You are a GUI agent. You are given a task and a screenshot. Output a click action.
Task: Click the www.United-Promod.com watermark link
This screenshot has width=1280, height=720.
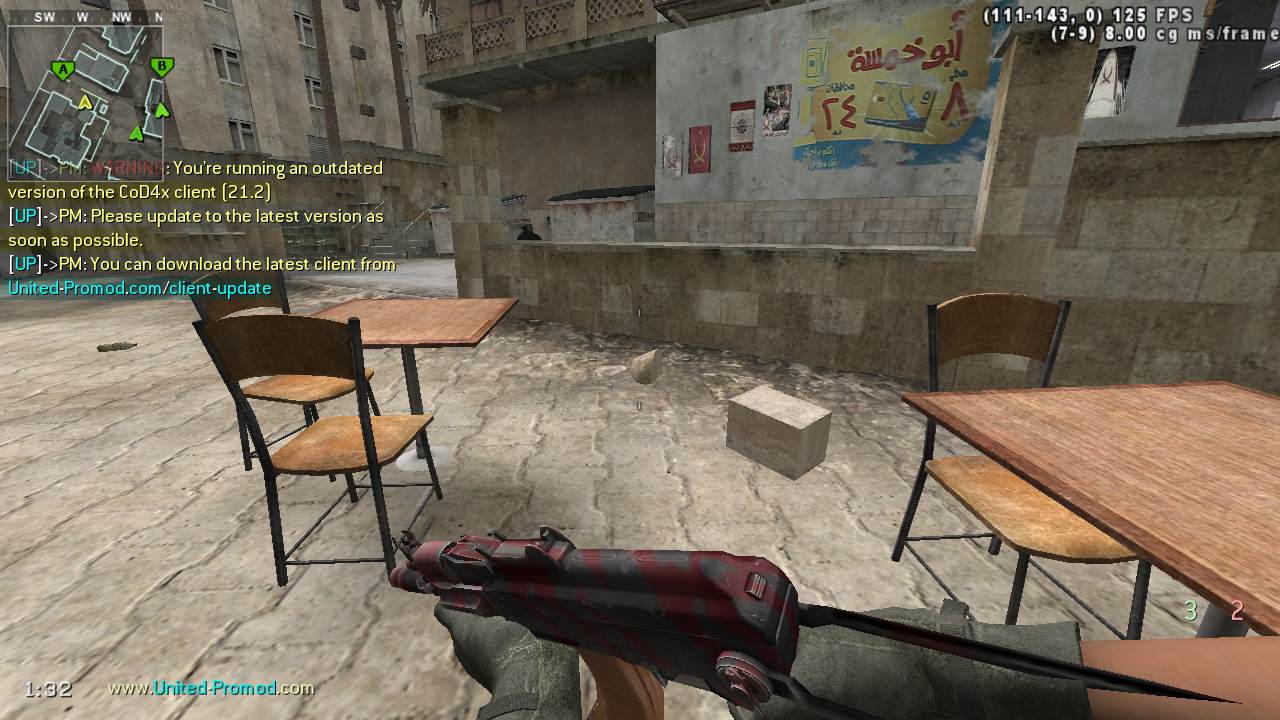coord(211,688)
